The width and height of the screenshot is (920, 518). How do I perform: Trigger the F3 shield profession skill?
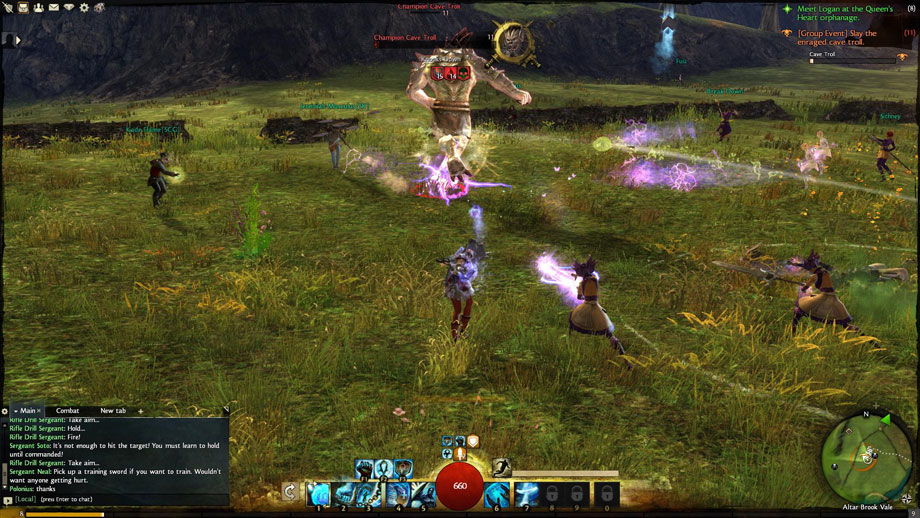(x=403, y=467)
